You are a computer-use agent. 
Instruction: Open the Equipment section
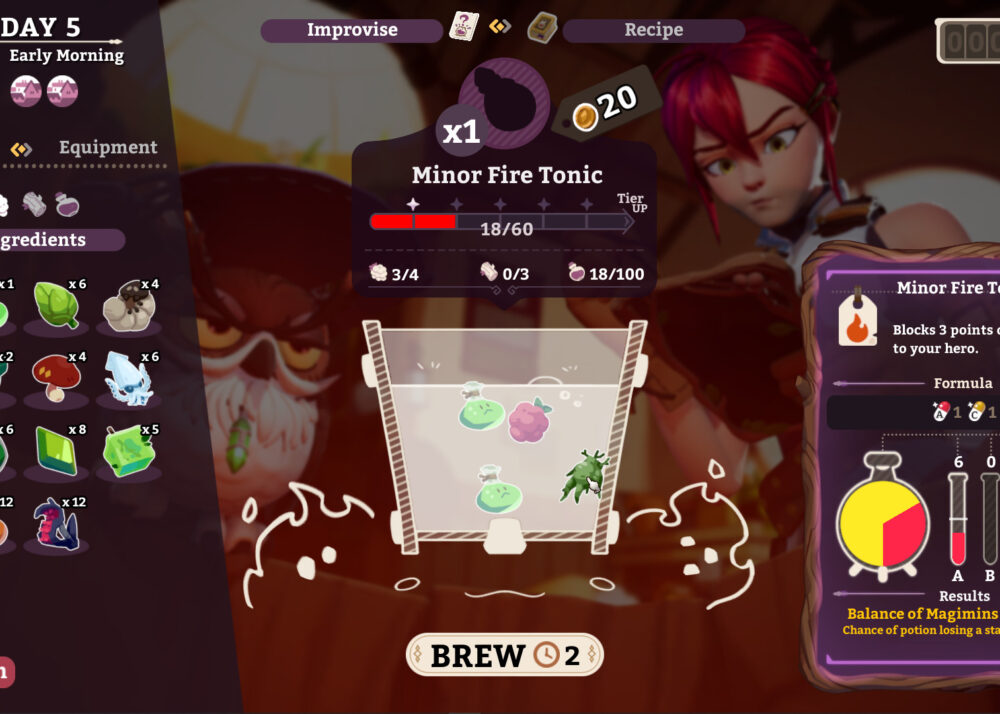coord(107,148)
